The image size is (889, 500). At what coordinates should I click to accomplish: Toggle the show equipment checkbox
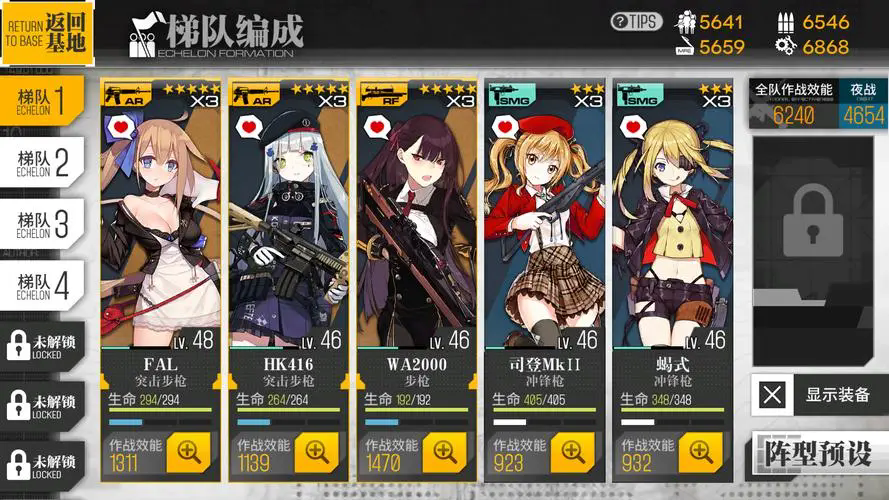pyautogui.click(x=772, y=394)
